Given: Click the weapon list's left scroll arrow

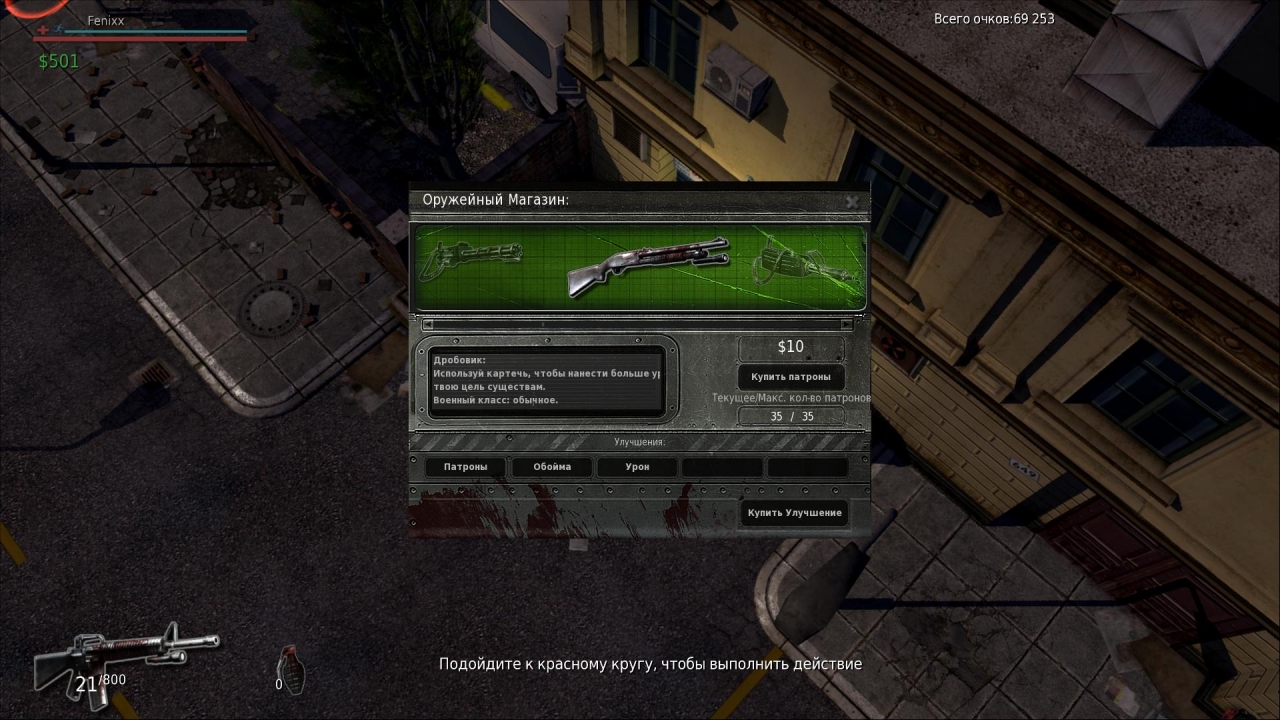Looking at the screenshot, I should [428, 324].
